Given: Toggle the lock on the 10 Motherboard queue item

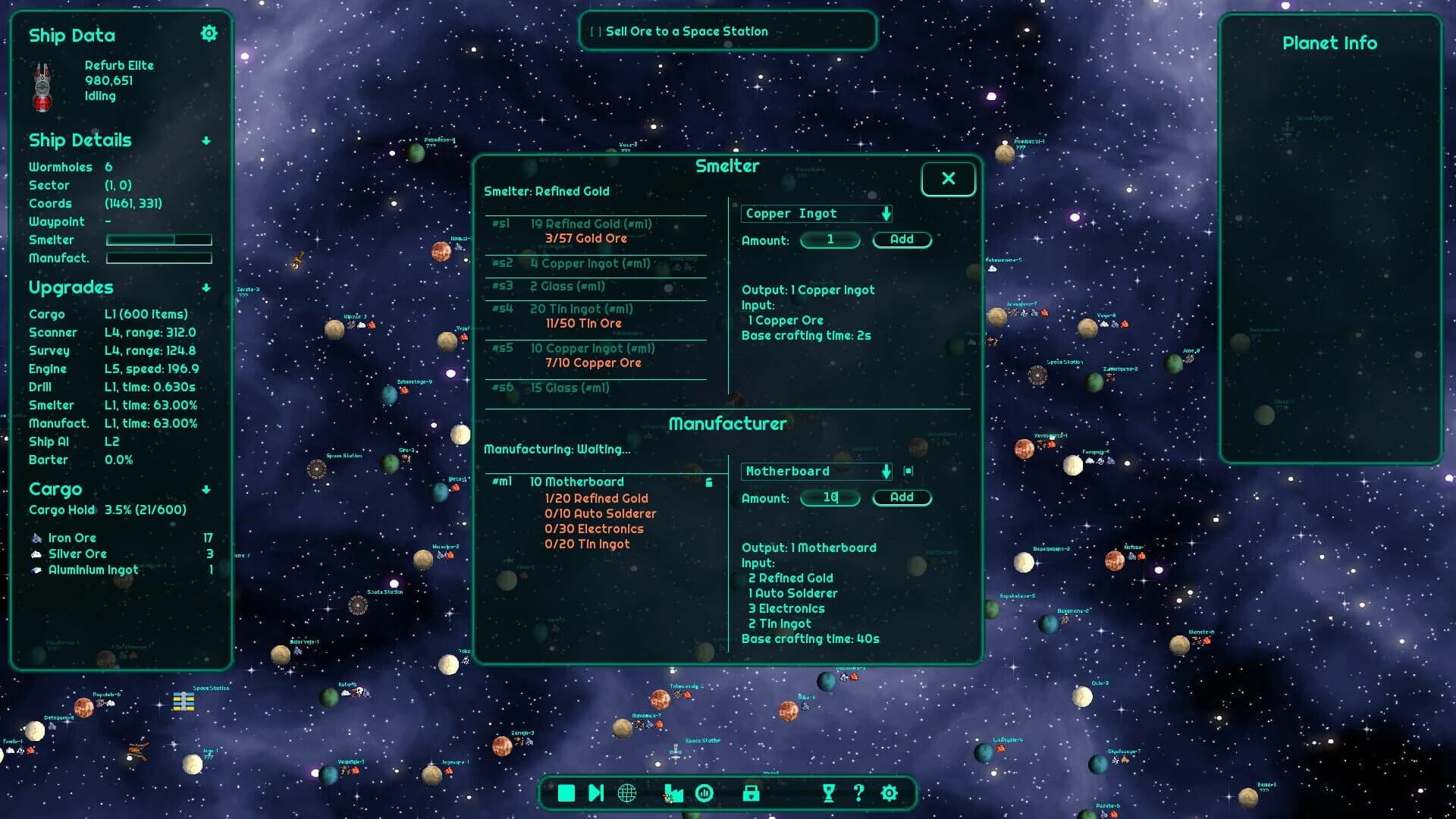Looking at the screenshot, I should point(709,481).
